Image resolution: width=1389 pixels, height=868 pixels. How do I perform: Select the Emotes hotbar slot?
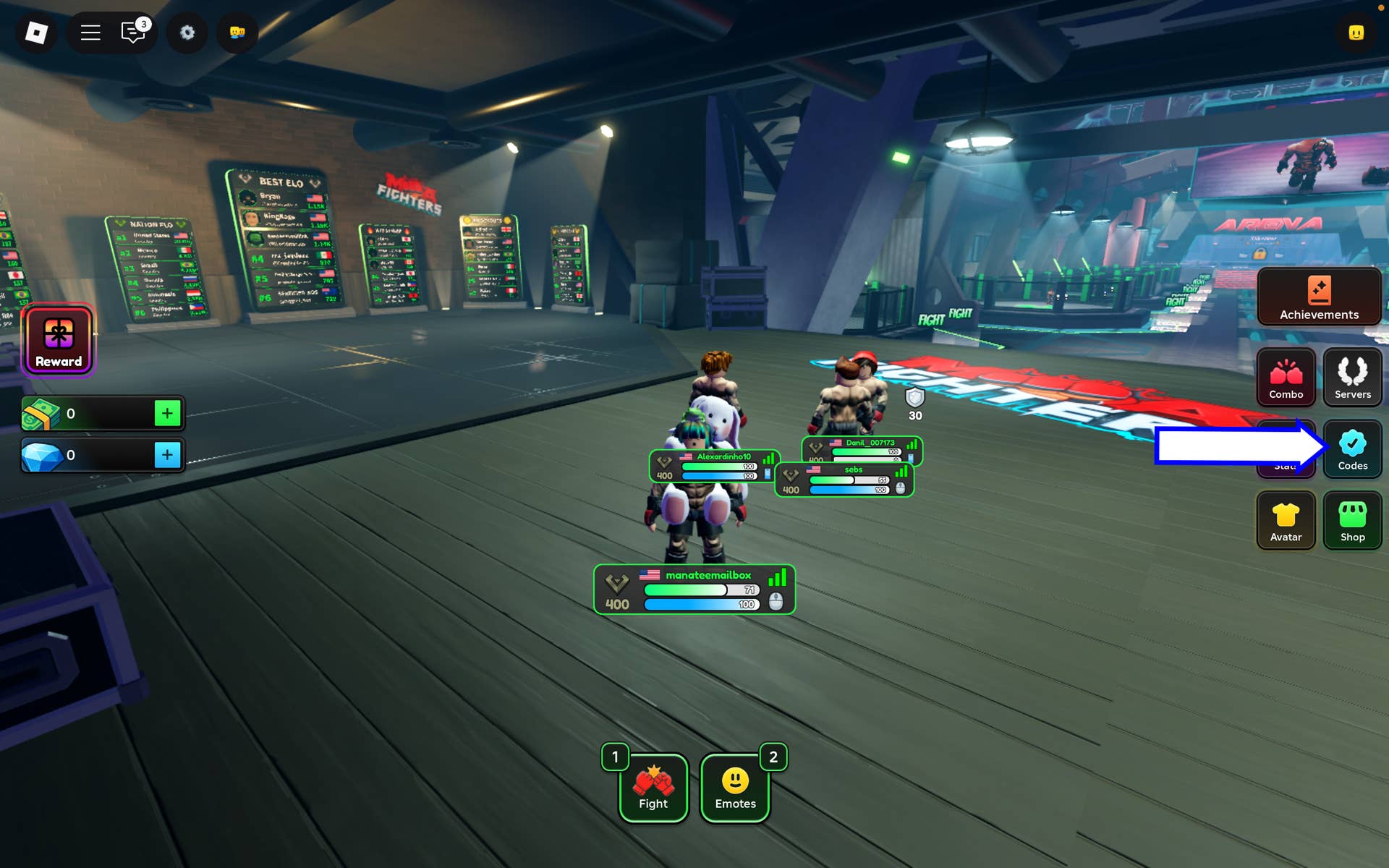735,788
